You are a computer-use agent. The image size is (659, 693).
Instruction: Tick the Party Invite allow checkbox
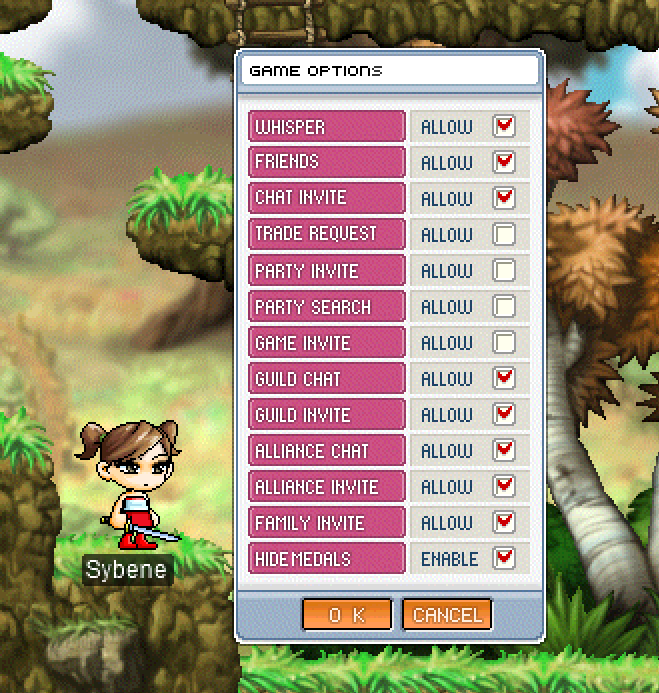coord(504,271)
